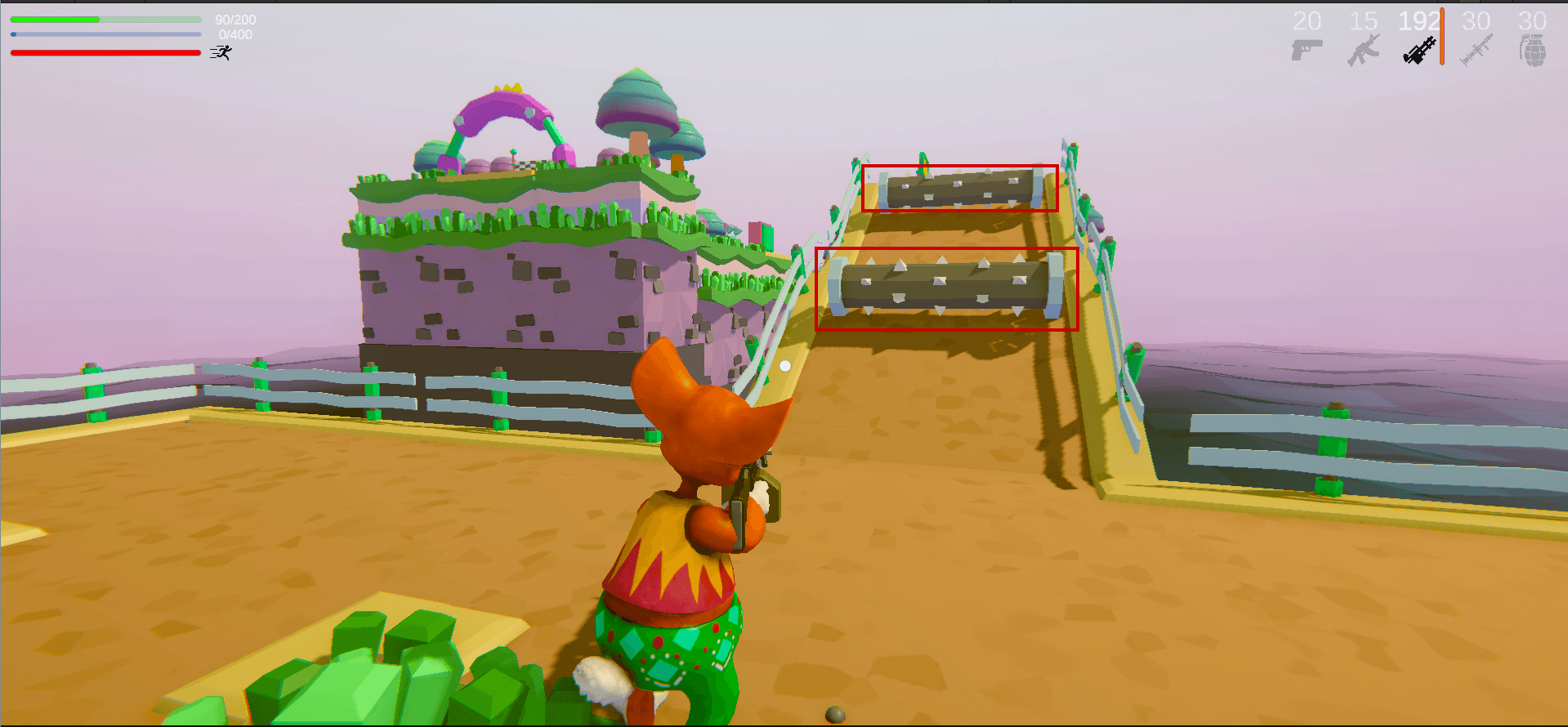This screenshot has width=1568, height=727.
Task: Click the white crosshair dot
Action: tap(784, 368)
